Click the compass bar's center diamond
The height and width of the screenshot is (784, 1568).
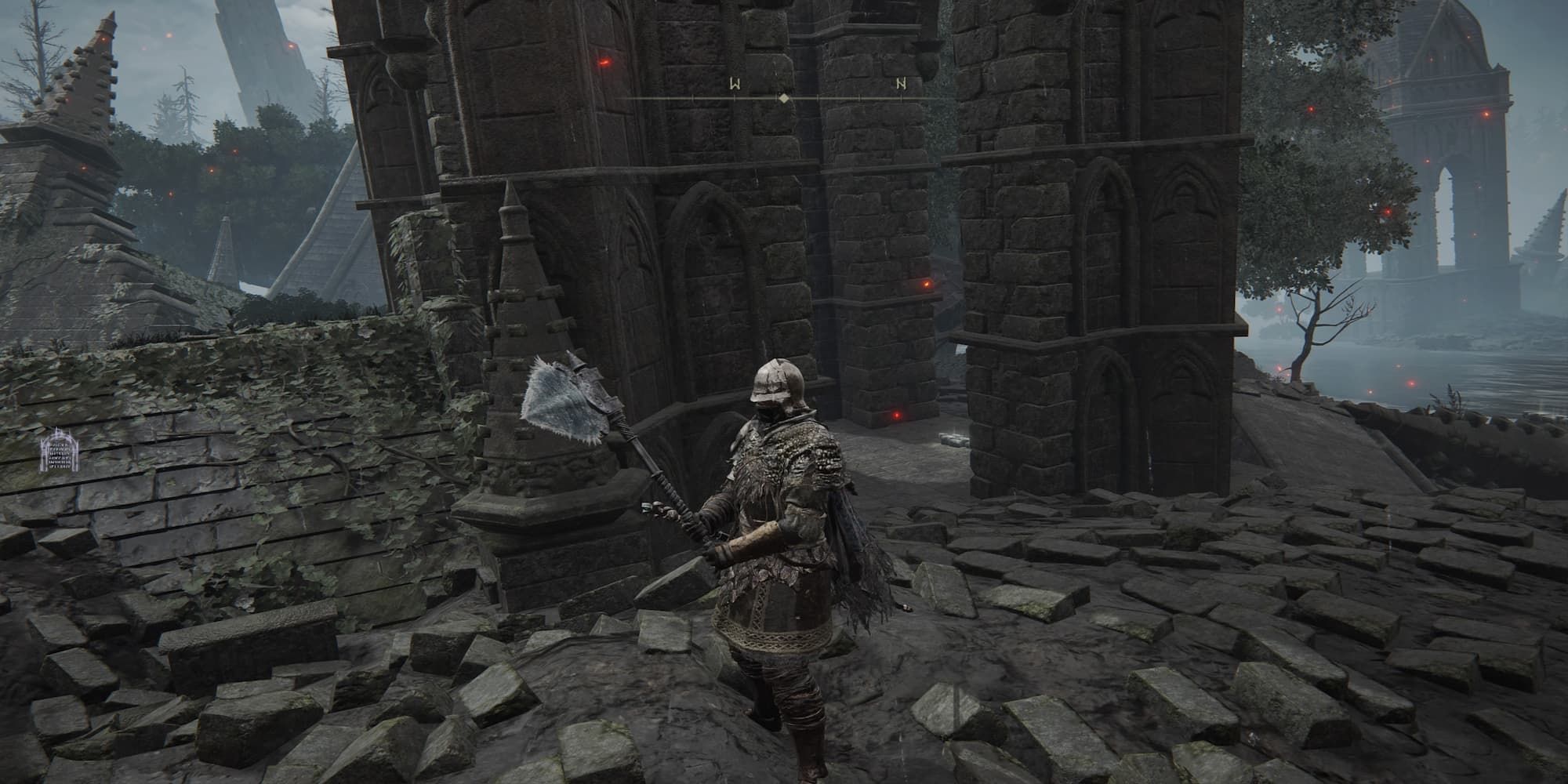coord(783,99)
